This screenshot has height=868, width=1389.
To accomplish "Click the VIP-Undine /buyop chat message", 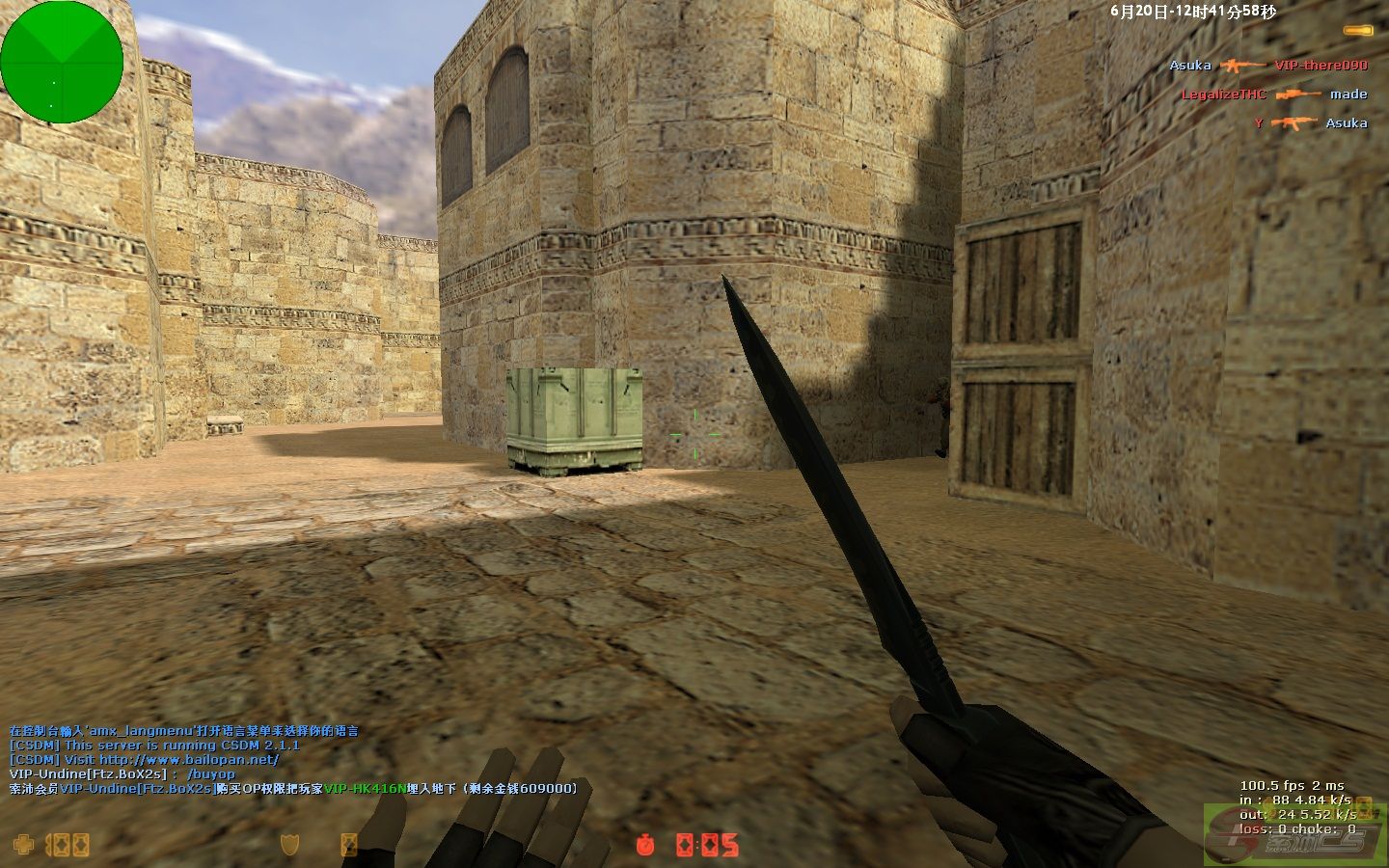I will [x=123, y=773].
